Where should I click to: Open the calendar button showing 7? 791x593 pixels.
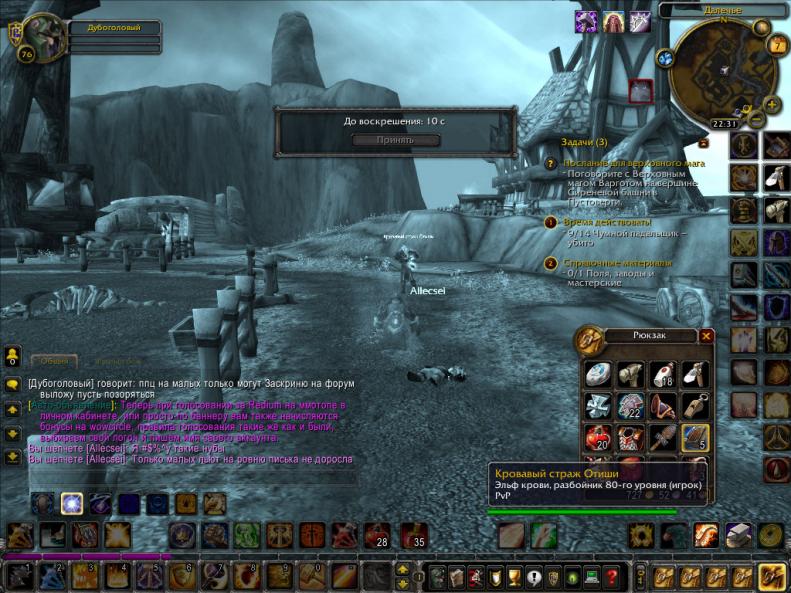click(778, 45)
